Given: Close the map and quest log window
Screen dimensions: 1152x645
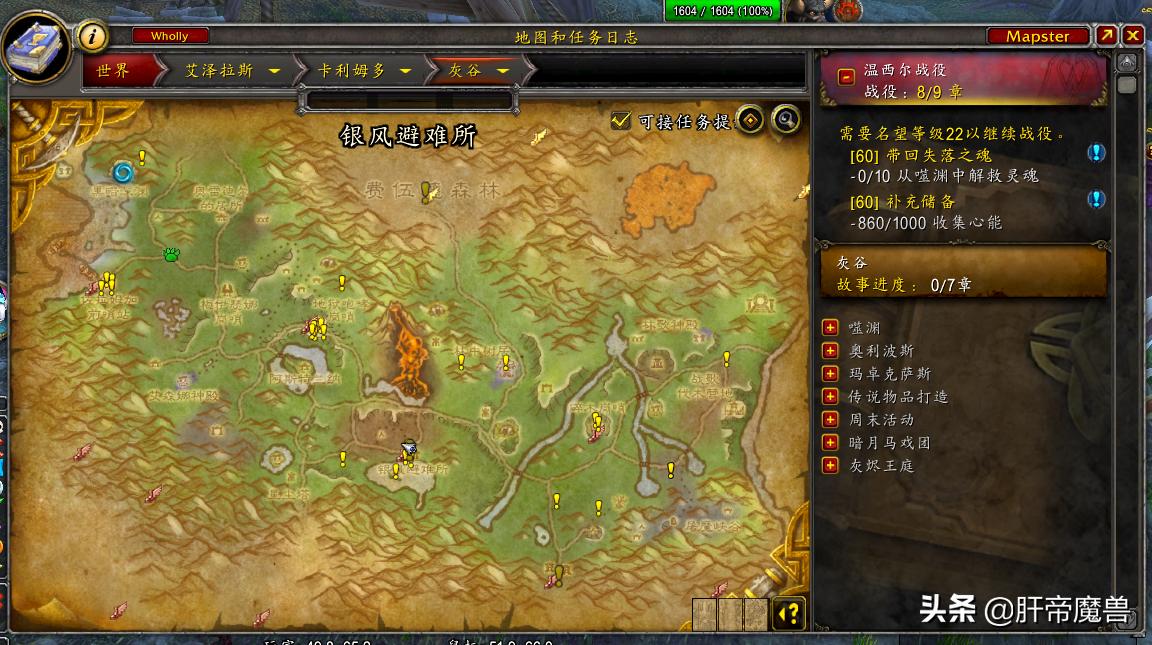Looking at the screenshot, I should (1132, 36).
